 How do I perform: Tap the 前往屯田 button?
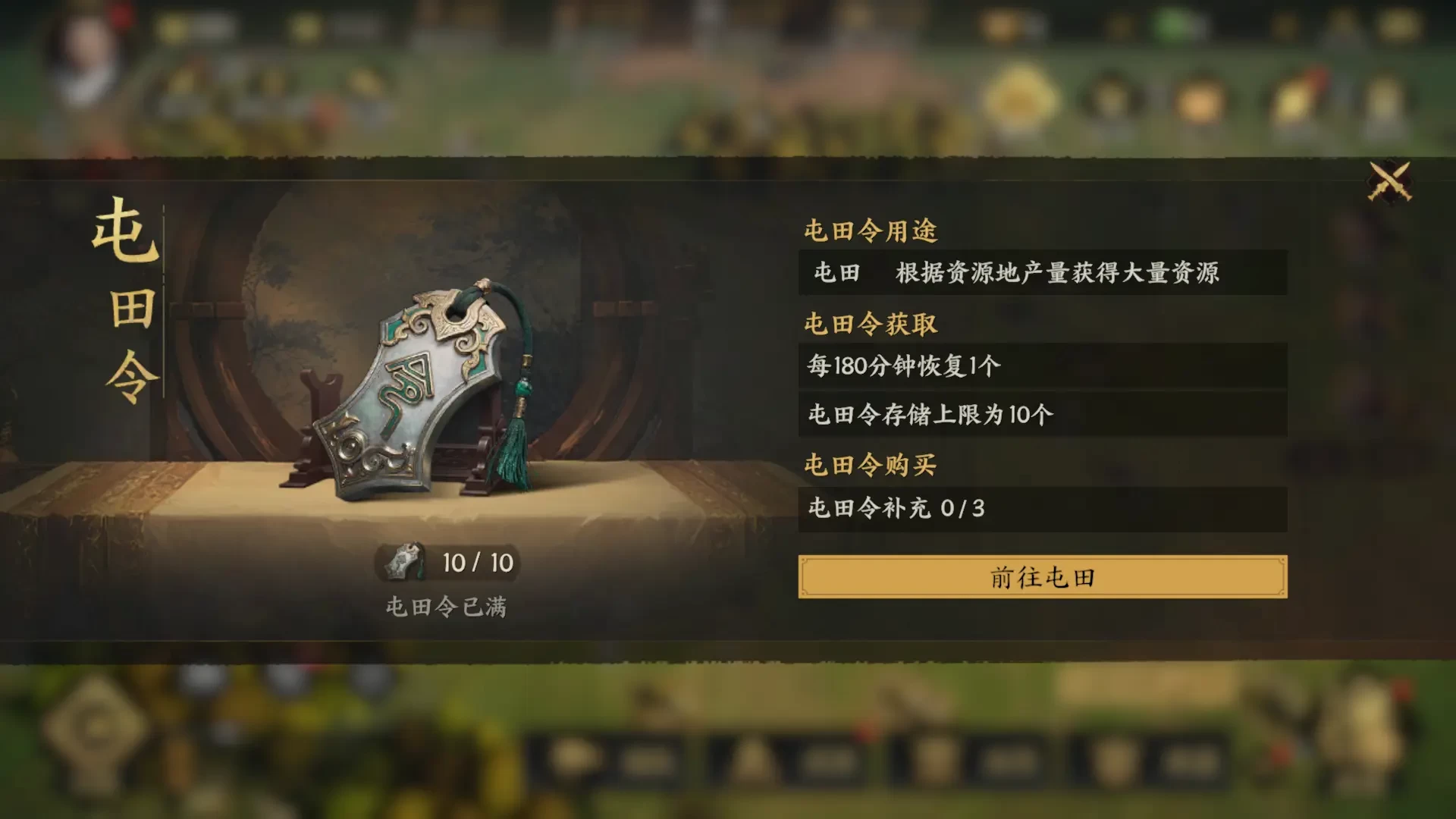pos(1042,576)
